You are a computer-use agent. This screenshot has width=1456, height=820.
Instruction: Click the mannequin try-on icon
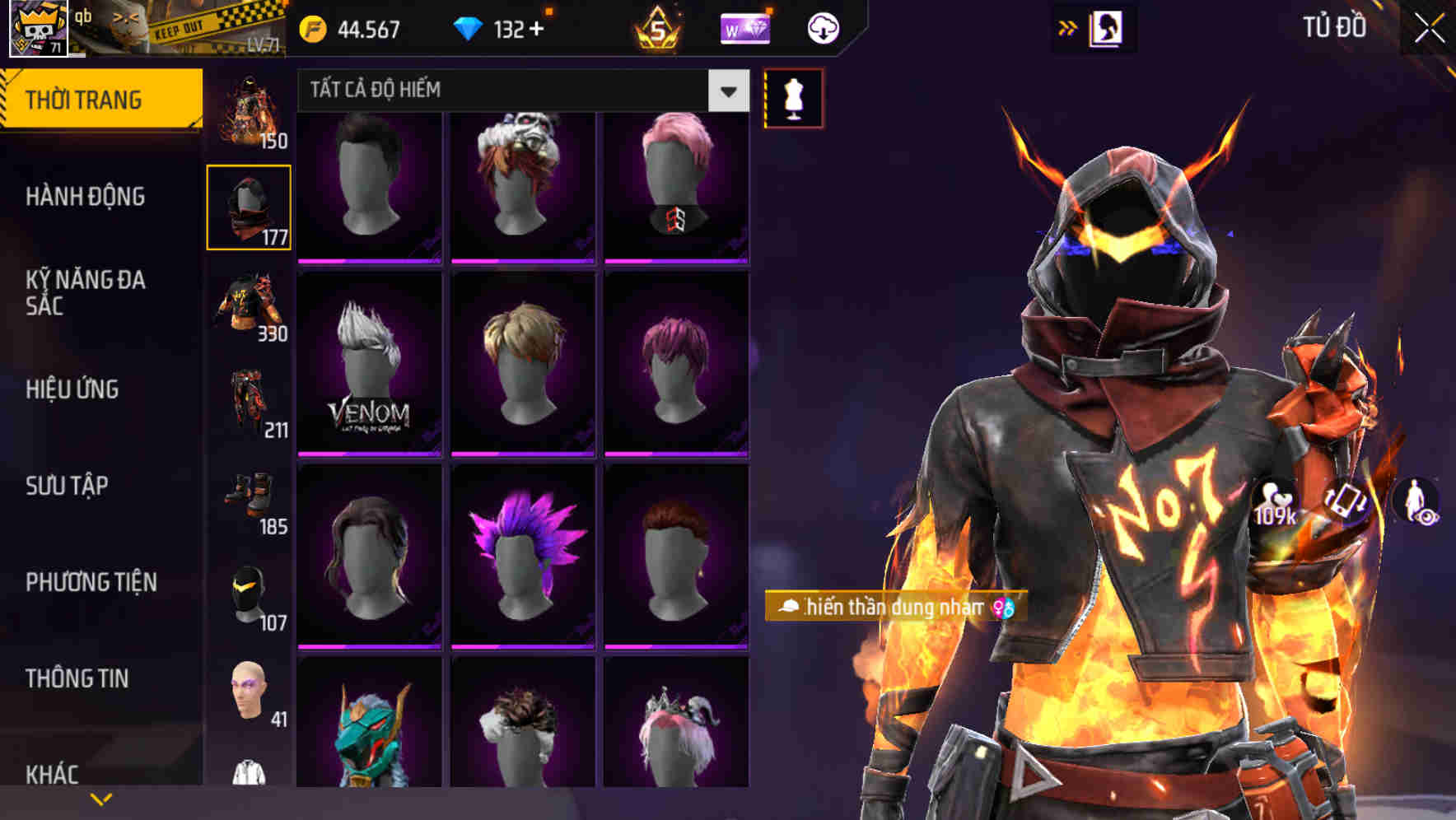coord(792,98)
